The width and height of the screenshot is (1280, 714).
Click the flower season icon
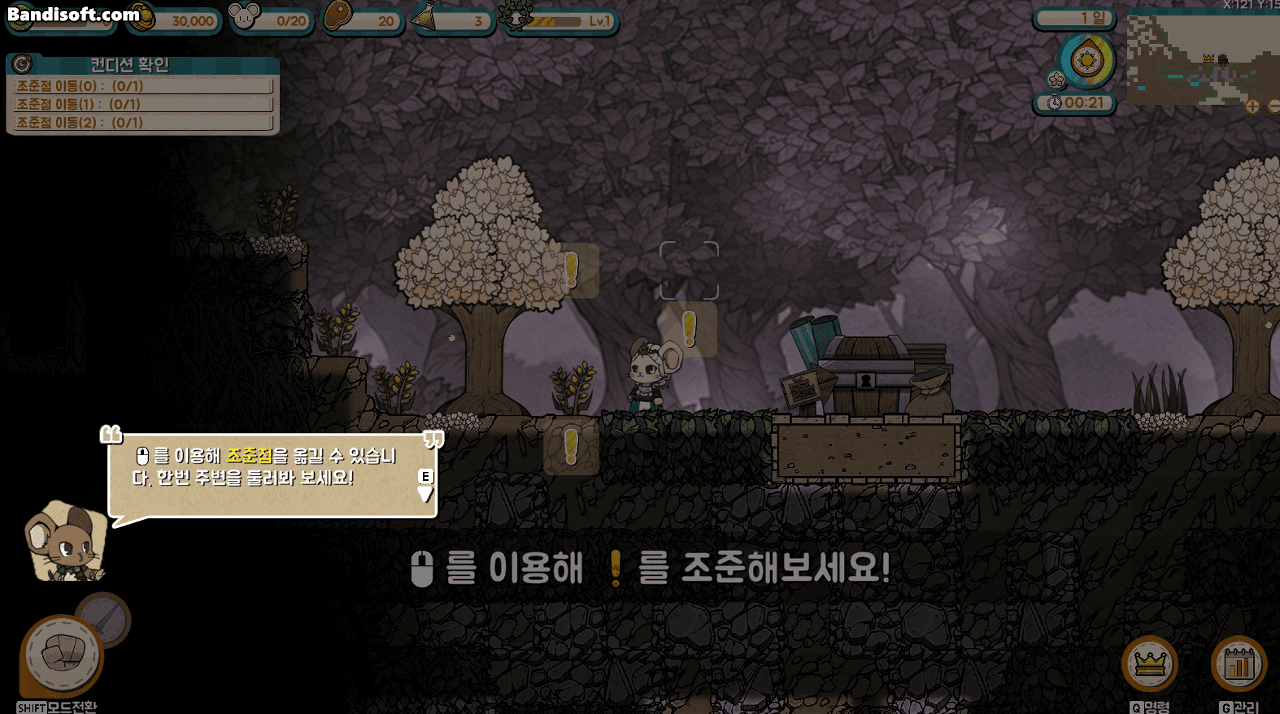click(x=1055, y=79)
